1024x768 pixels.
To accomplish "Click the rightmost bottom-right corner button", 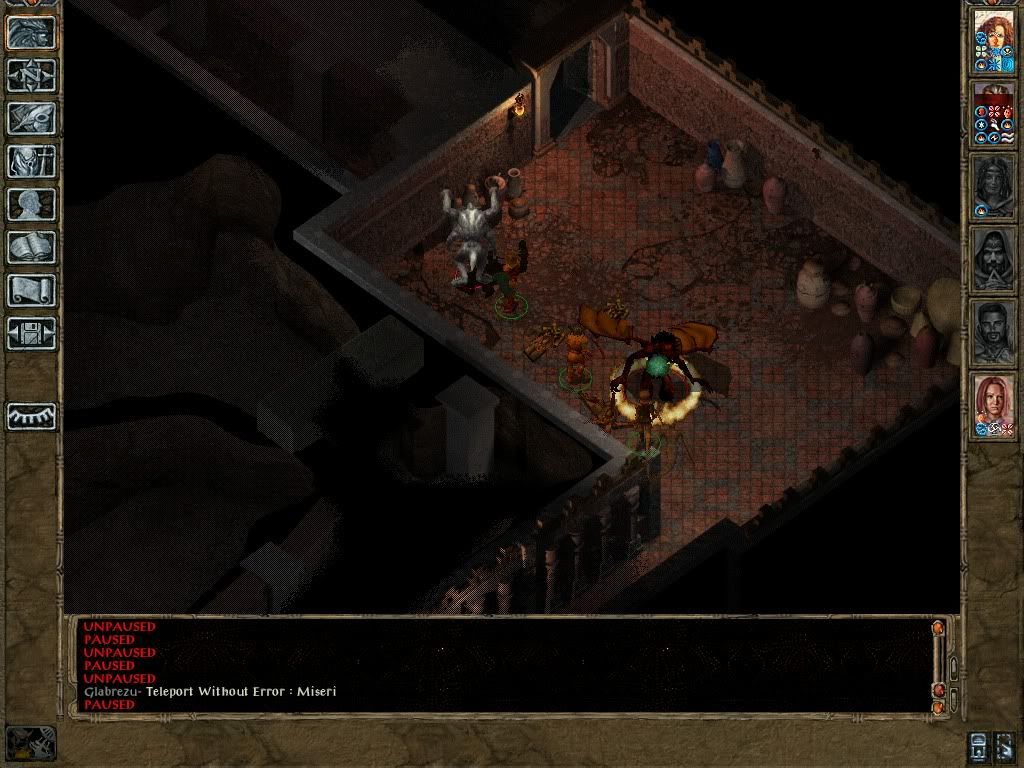I will pyautogui.click(x=1005, y=745).
